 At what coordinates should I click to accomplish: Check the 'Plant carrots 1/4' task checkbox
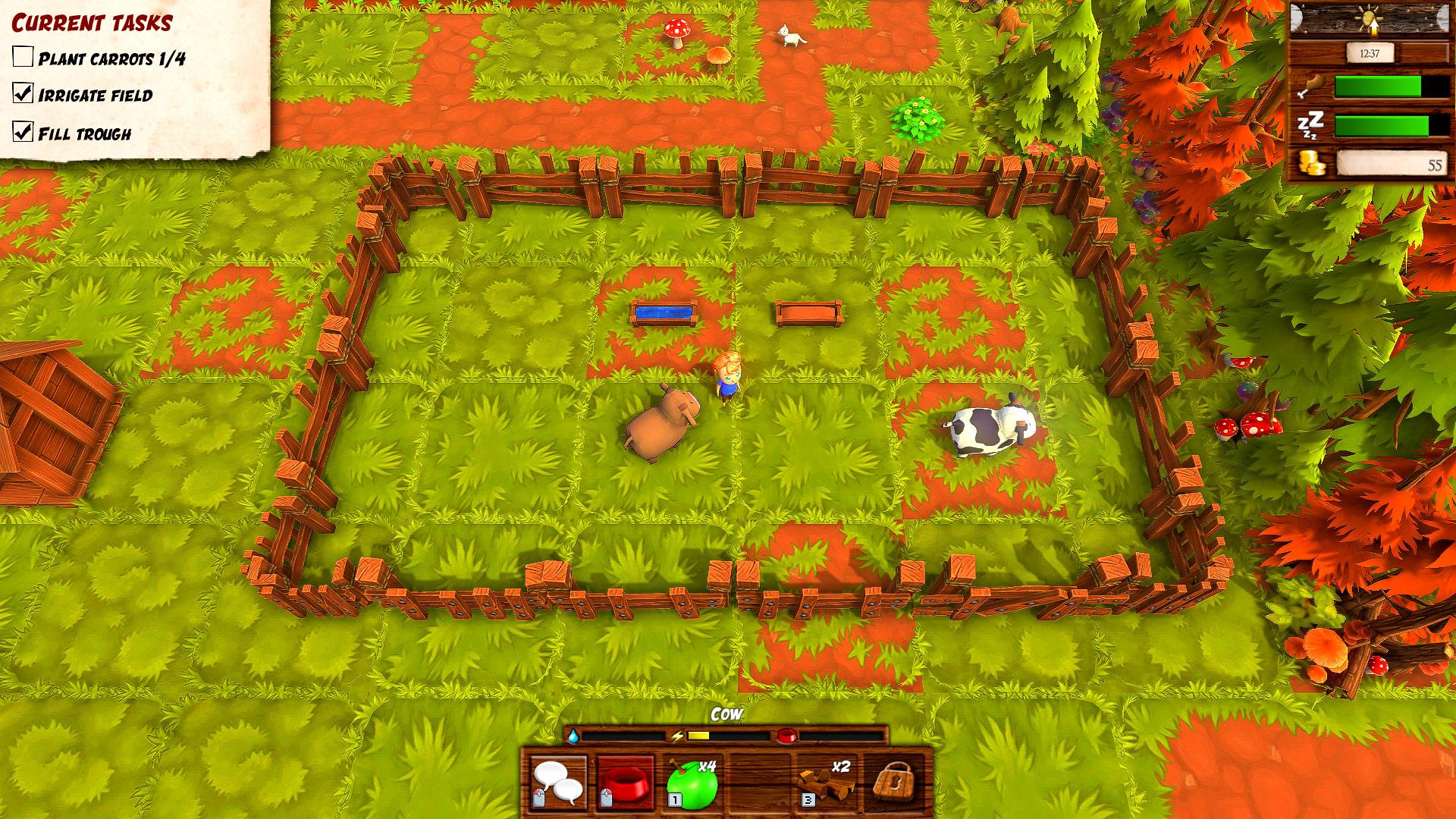pos(24,55)
